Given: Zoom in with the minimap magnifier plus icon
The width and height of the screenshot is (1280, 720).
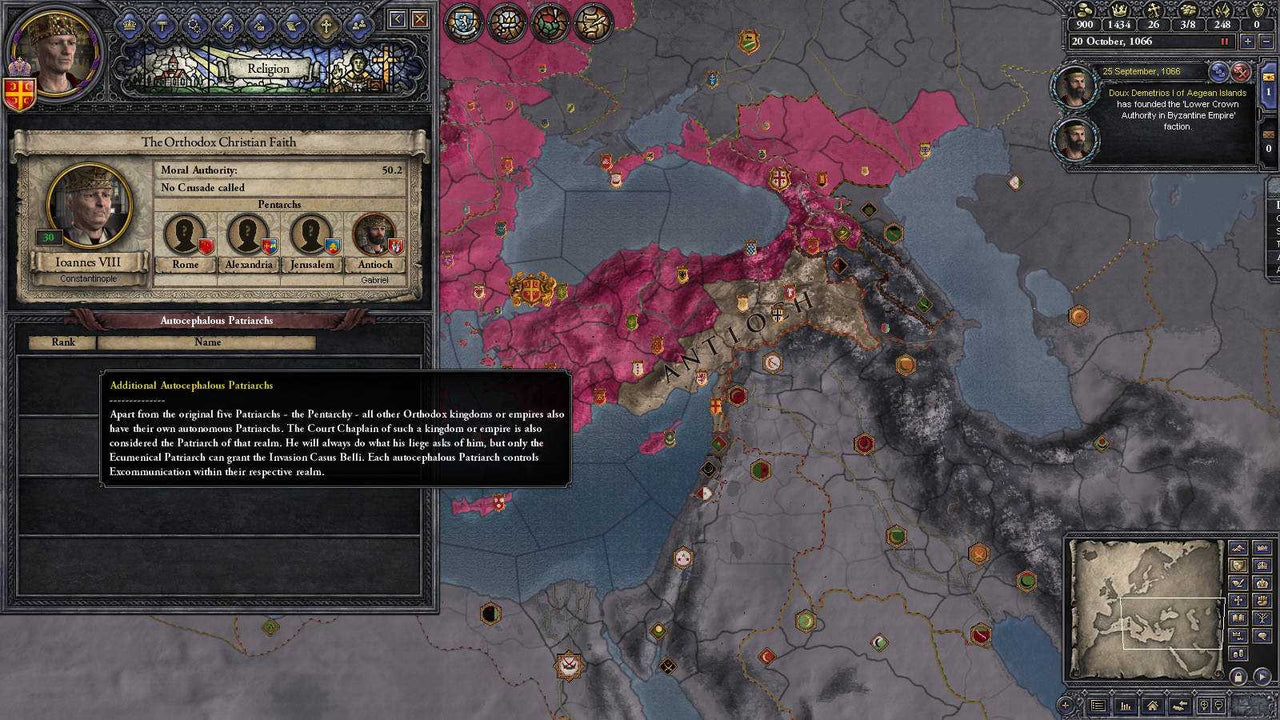Looking at the screenshot, I should (1204, 705).
